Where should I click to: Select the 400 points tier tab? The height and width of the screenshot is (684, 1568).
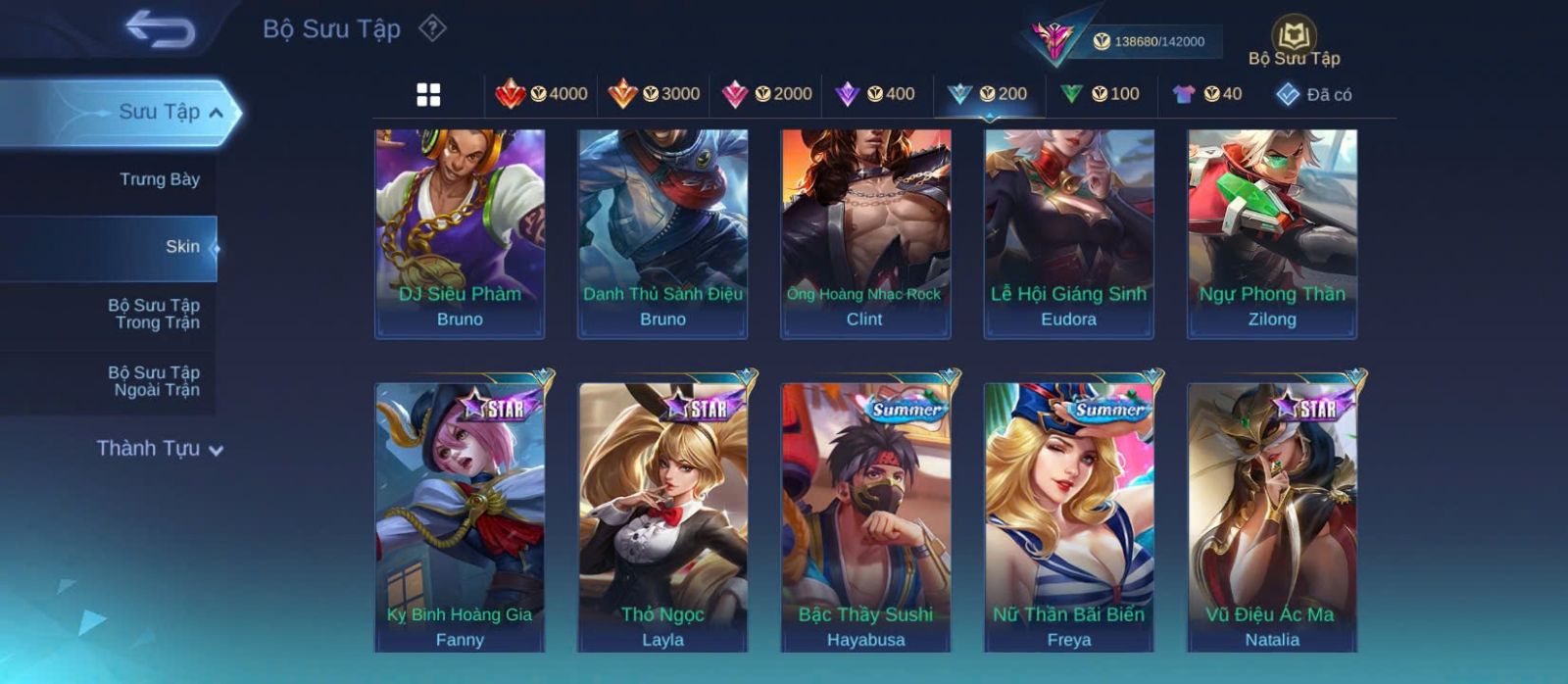875,94
